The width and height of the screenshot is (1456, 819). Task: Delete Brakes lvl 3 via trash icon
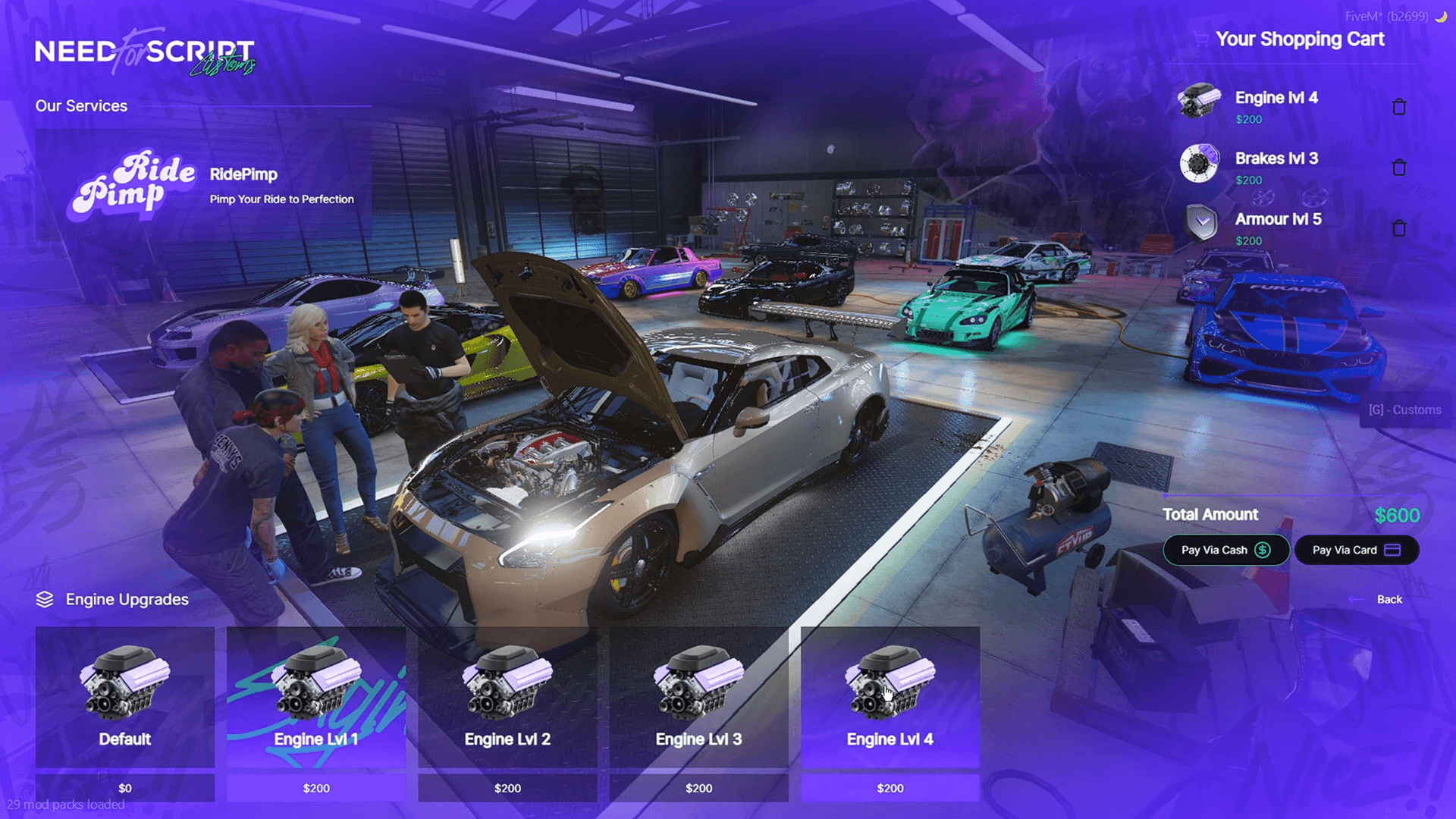point(1399,167)
